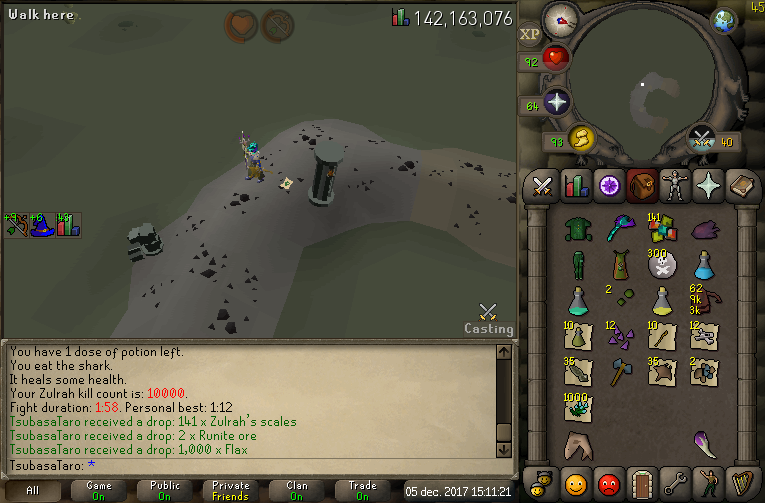Open the Logout door tab

pos(641,484)
